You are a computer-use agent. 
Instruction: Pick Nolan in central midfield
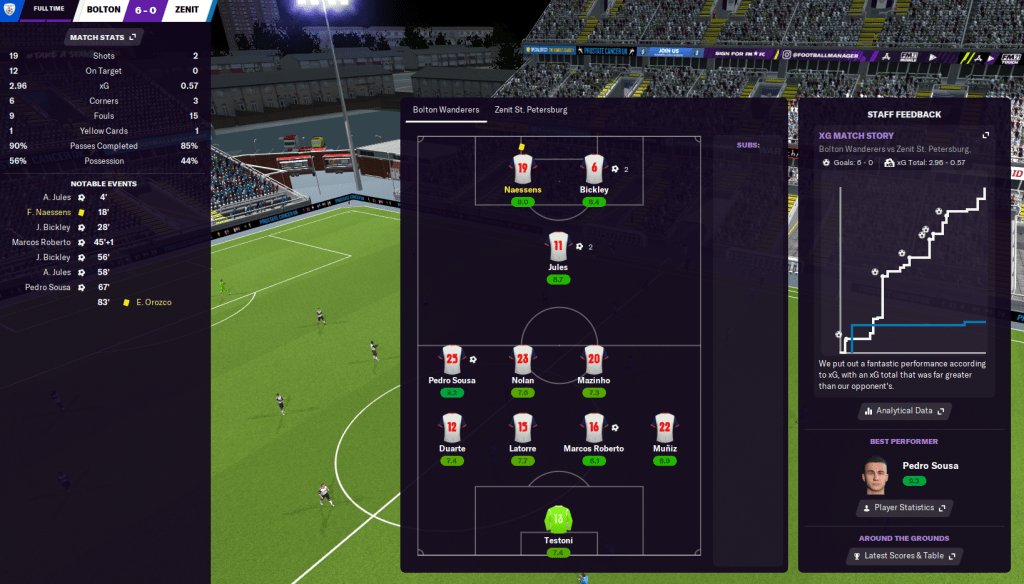(522, 359)
